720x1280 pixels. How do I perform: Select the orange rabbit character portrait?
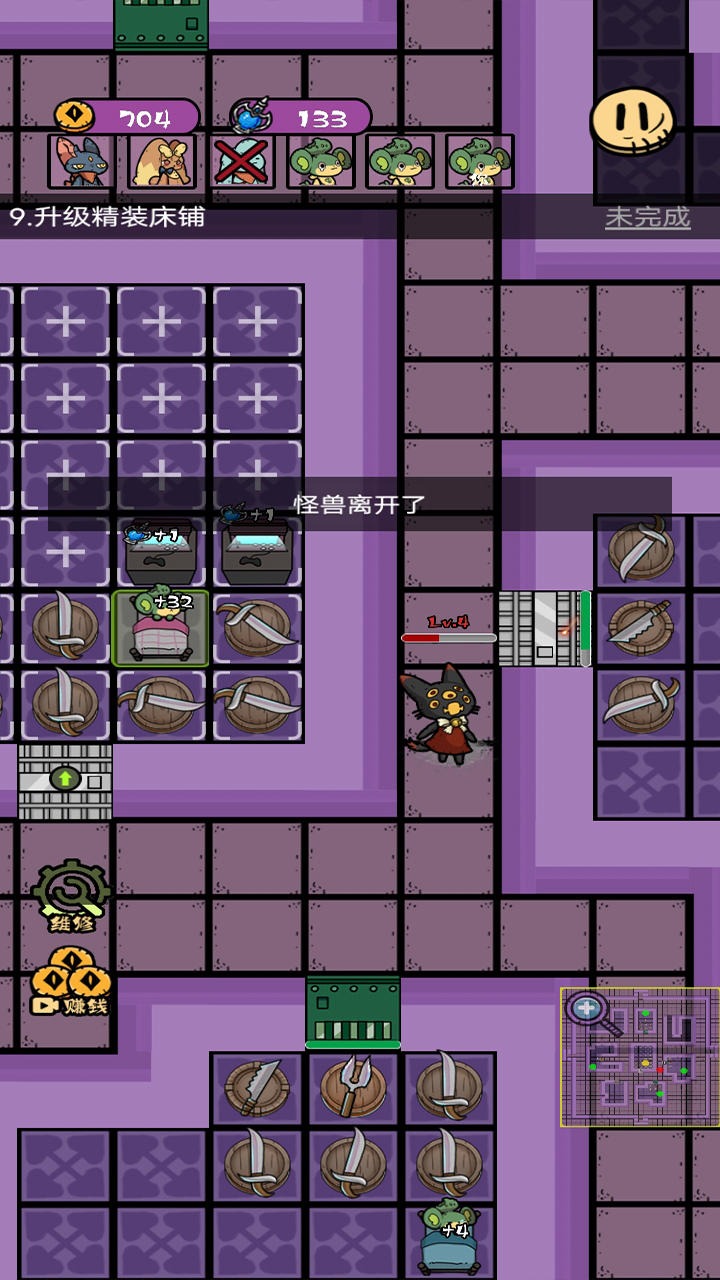[161, 162]
